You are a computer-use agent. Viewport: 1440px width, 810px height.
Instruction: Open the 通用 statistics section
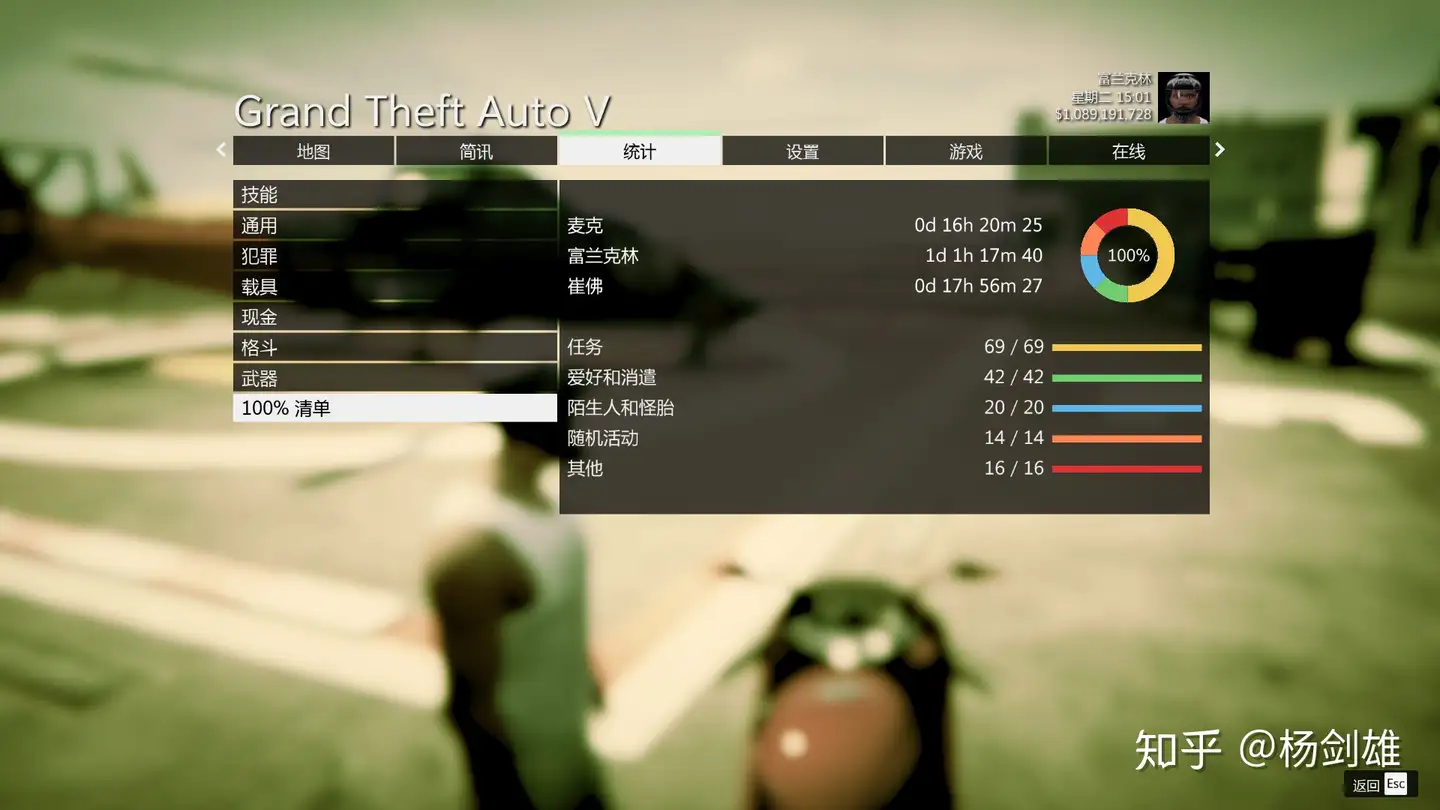click(394, 225)
